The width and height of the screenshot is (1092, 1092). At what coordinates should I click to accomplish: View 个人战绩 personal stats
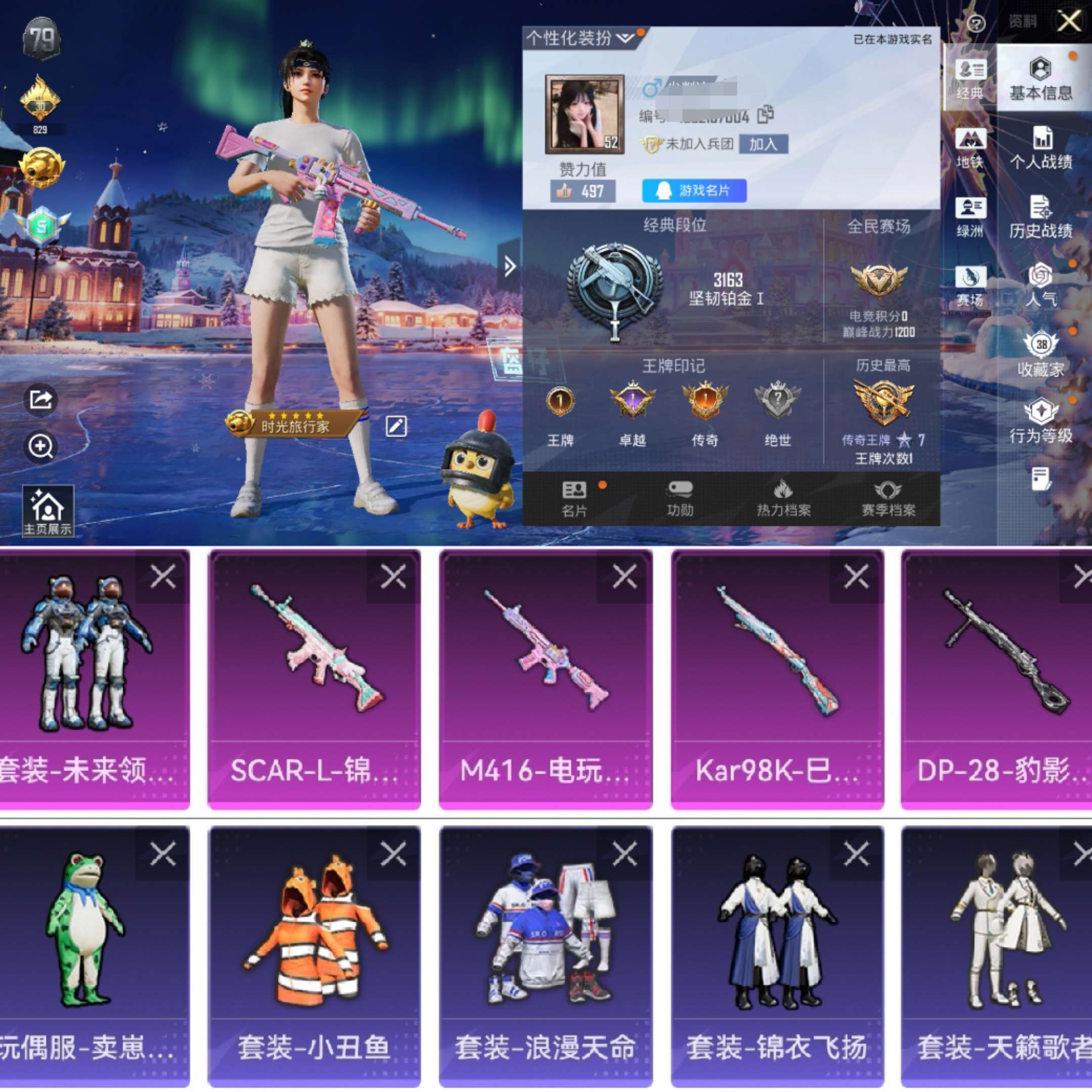pyautogui.click(x=1041, y=148)
